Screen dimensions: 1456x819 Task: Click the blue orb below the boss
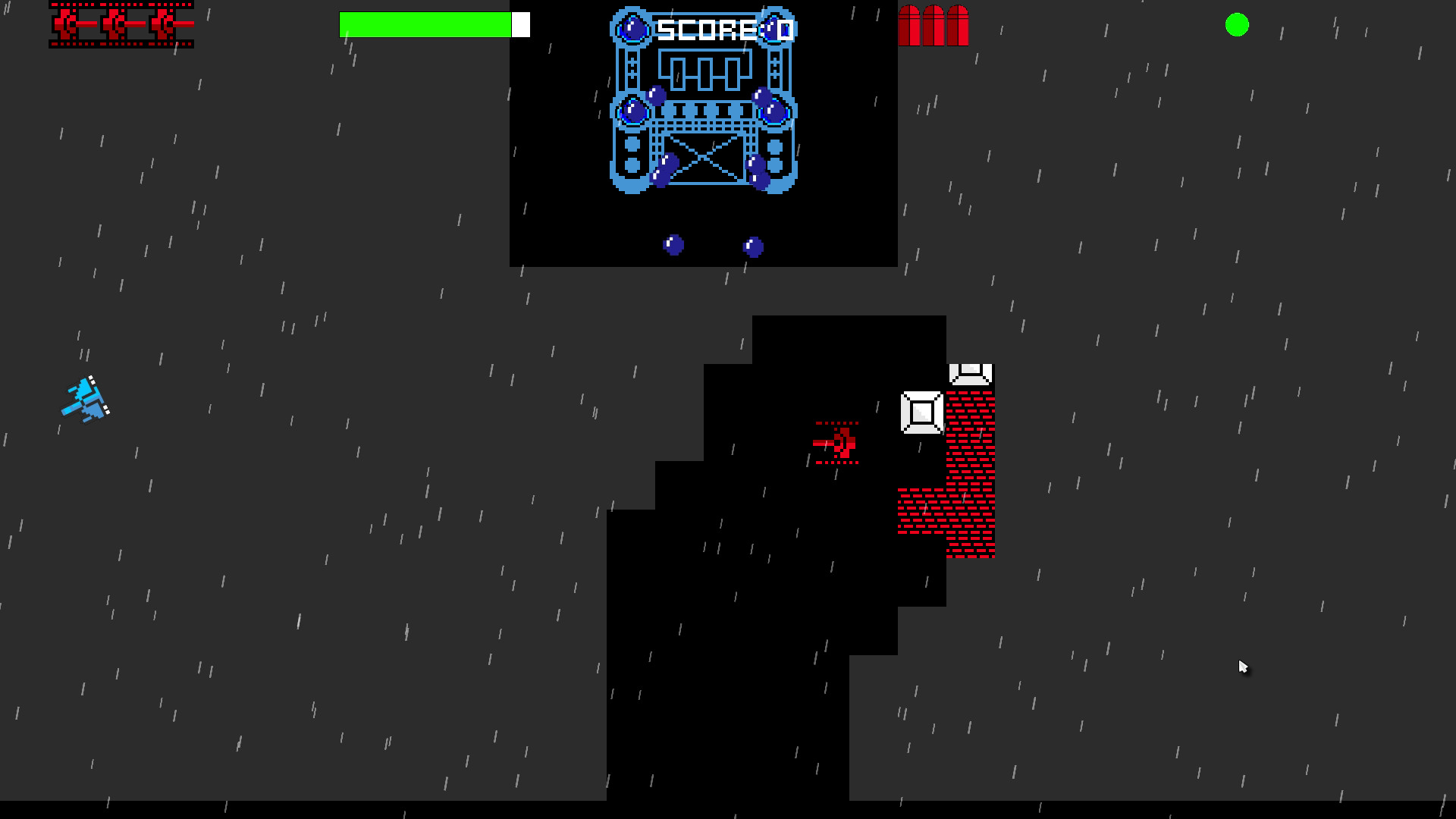point(674,244)
